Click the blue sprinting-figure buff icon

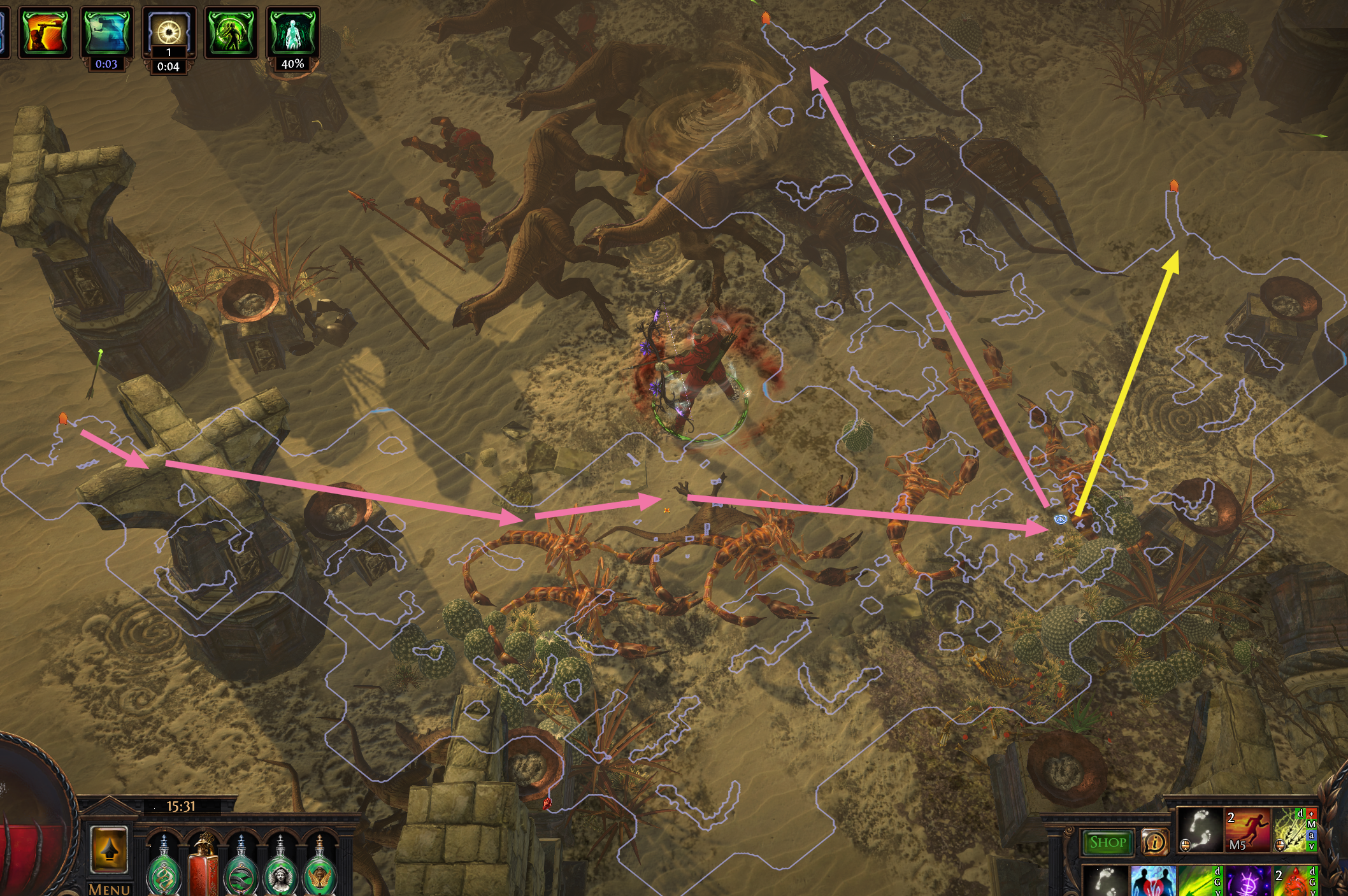click(107, 32)
